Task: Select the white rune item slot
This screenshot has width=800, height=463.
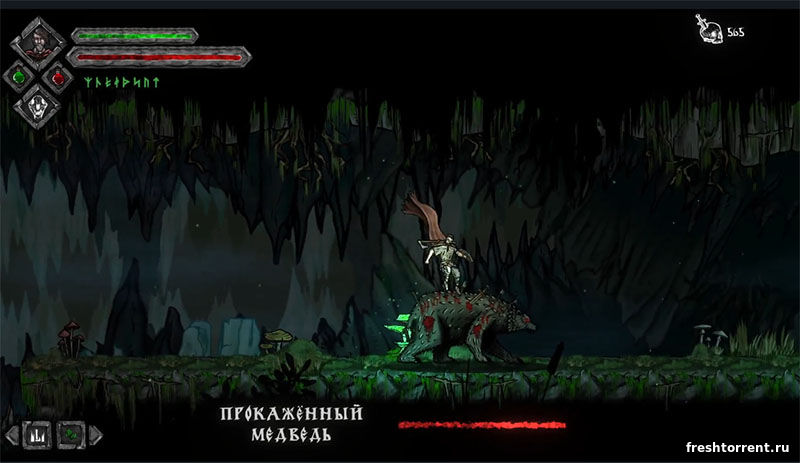Action: pyautogui.click(x=37, y=435)
